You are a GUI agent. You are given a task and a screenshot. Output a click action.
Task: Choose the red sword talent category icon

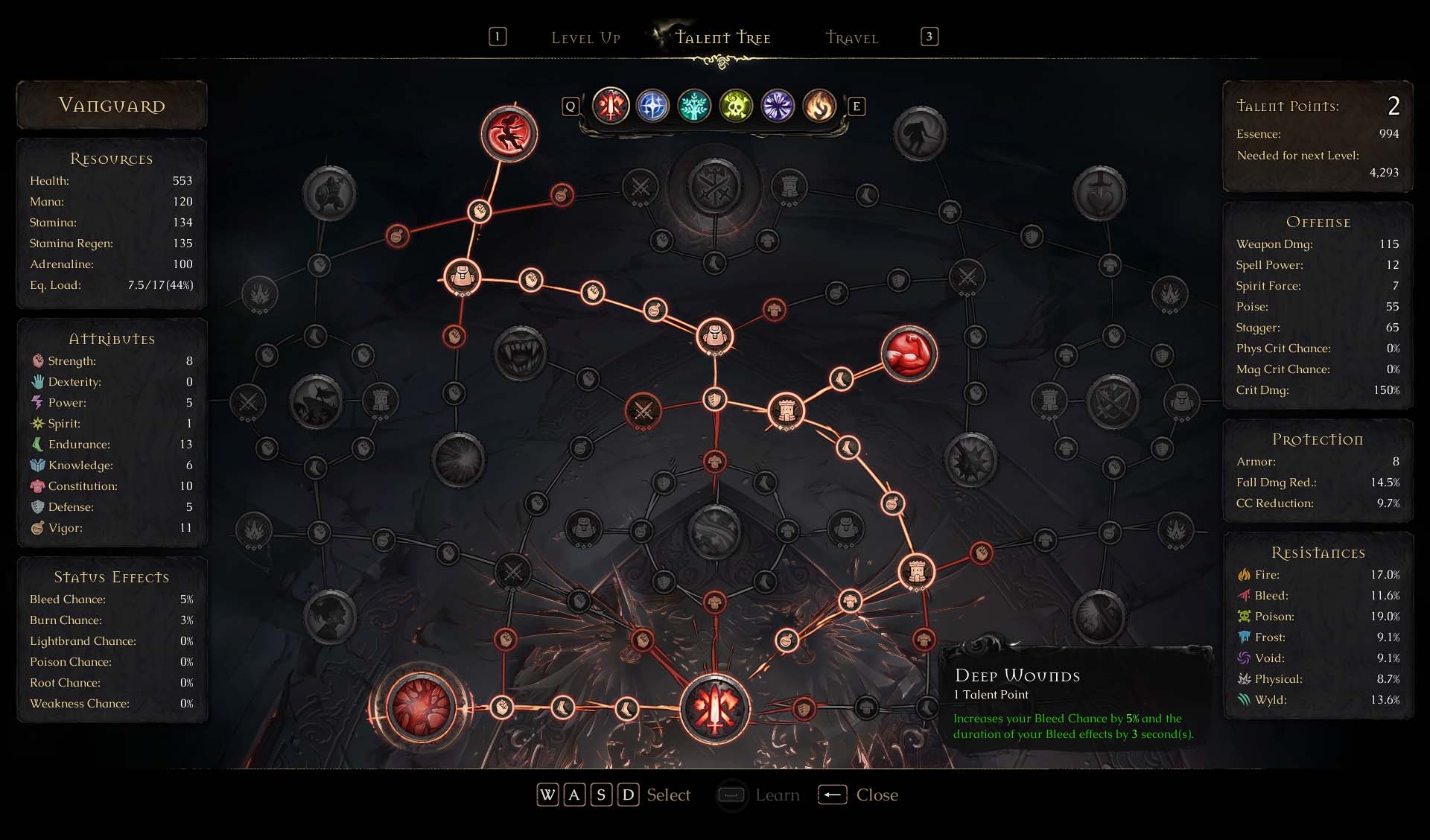click(611, 106)
